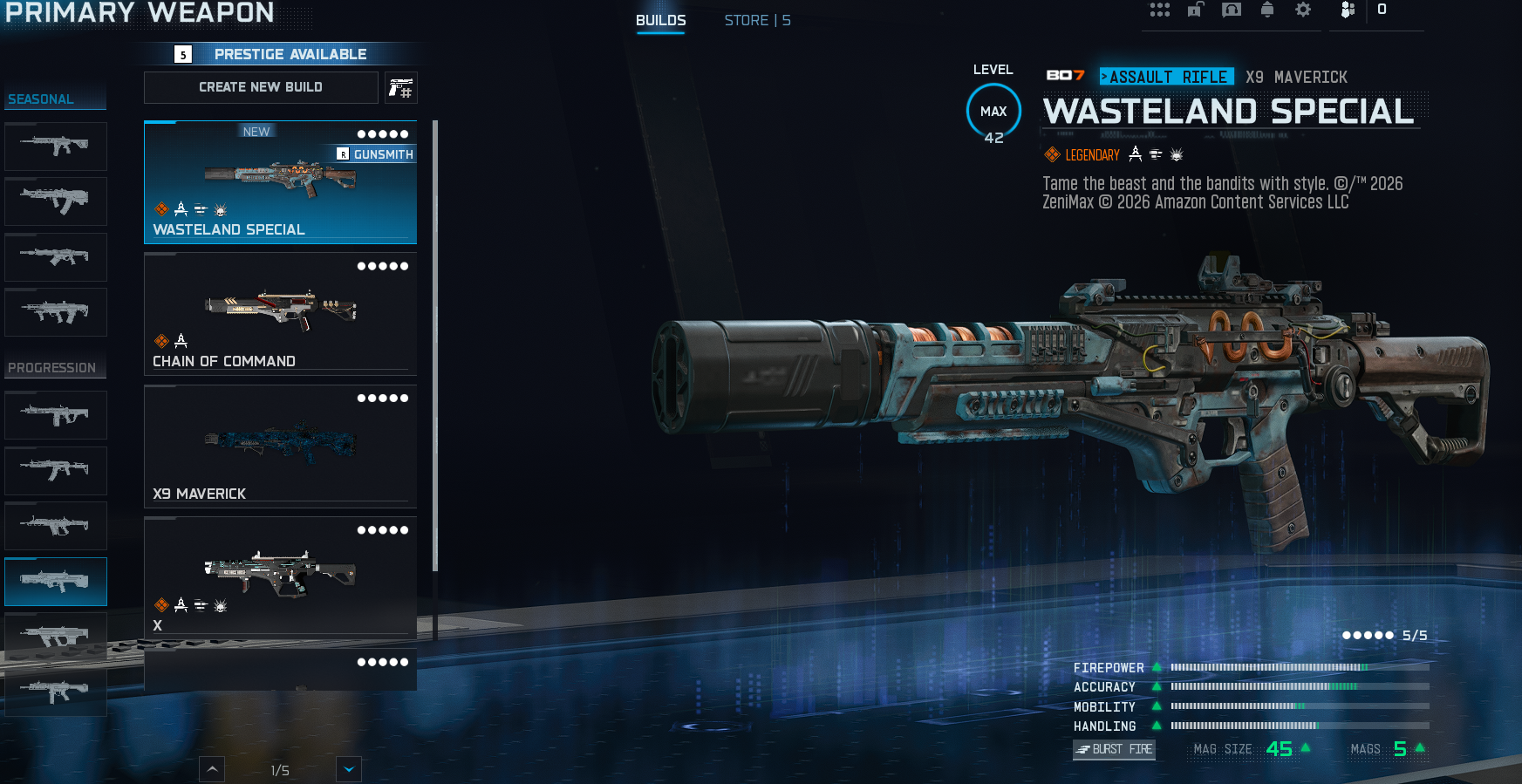Switch to the Builds tab
This screenshot has width=1522, height=784.
(660, 20)
